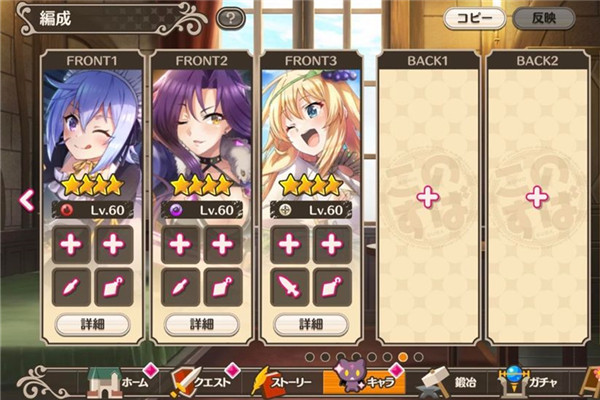Screen dimensions: 600x400
Task: Go to previous formation with left arrow
Action: (x=28, y=199)
